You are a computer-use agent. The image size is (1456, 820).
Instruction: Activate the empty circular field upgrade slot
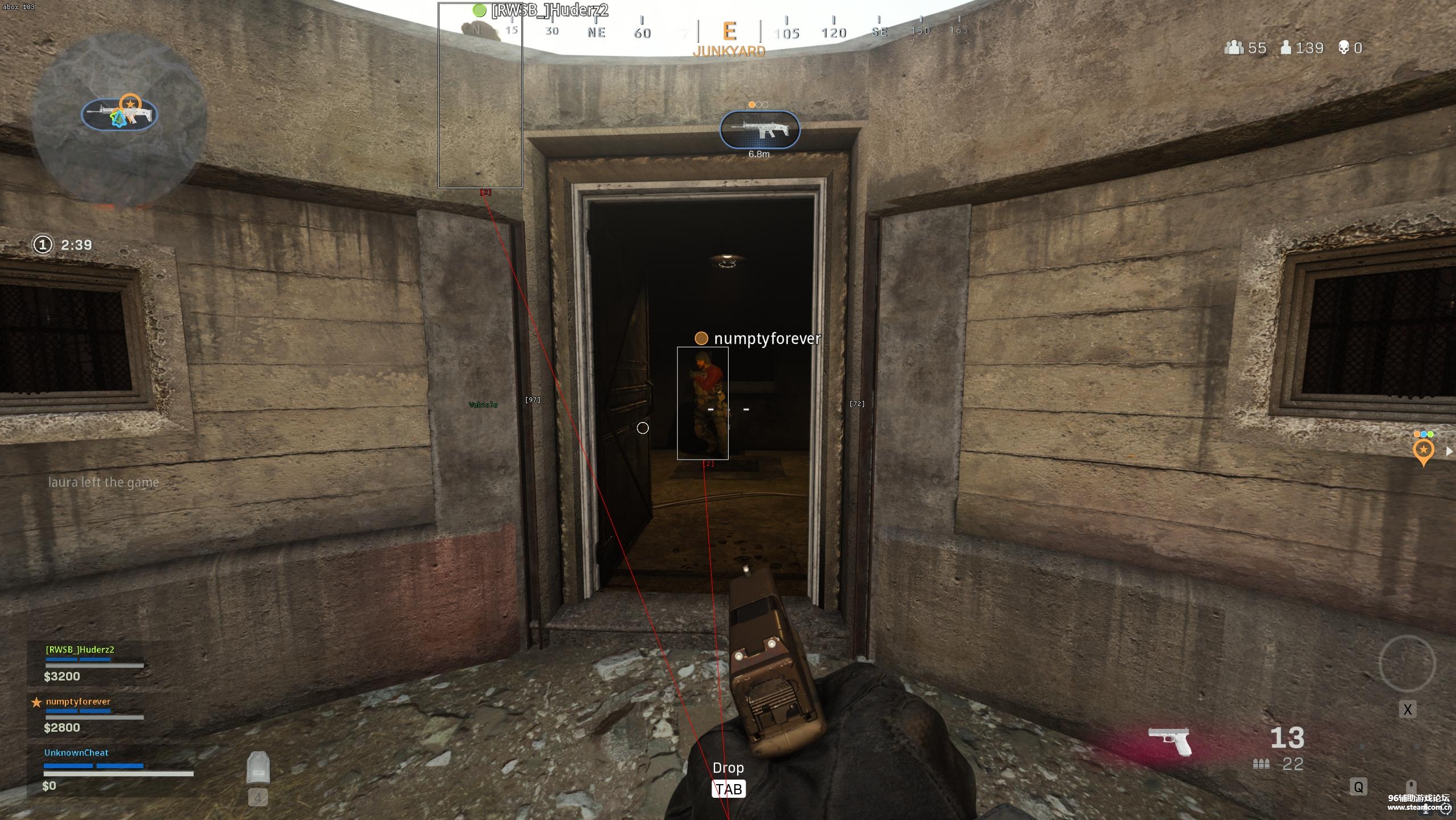pyautogui.click(x=1407, y=664)
